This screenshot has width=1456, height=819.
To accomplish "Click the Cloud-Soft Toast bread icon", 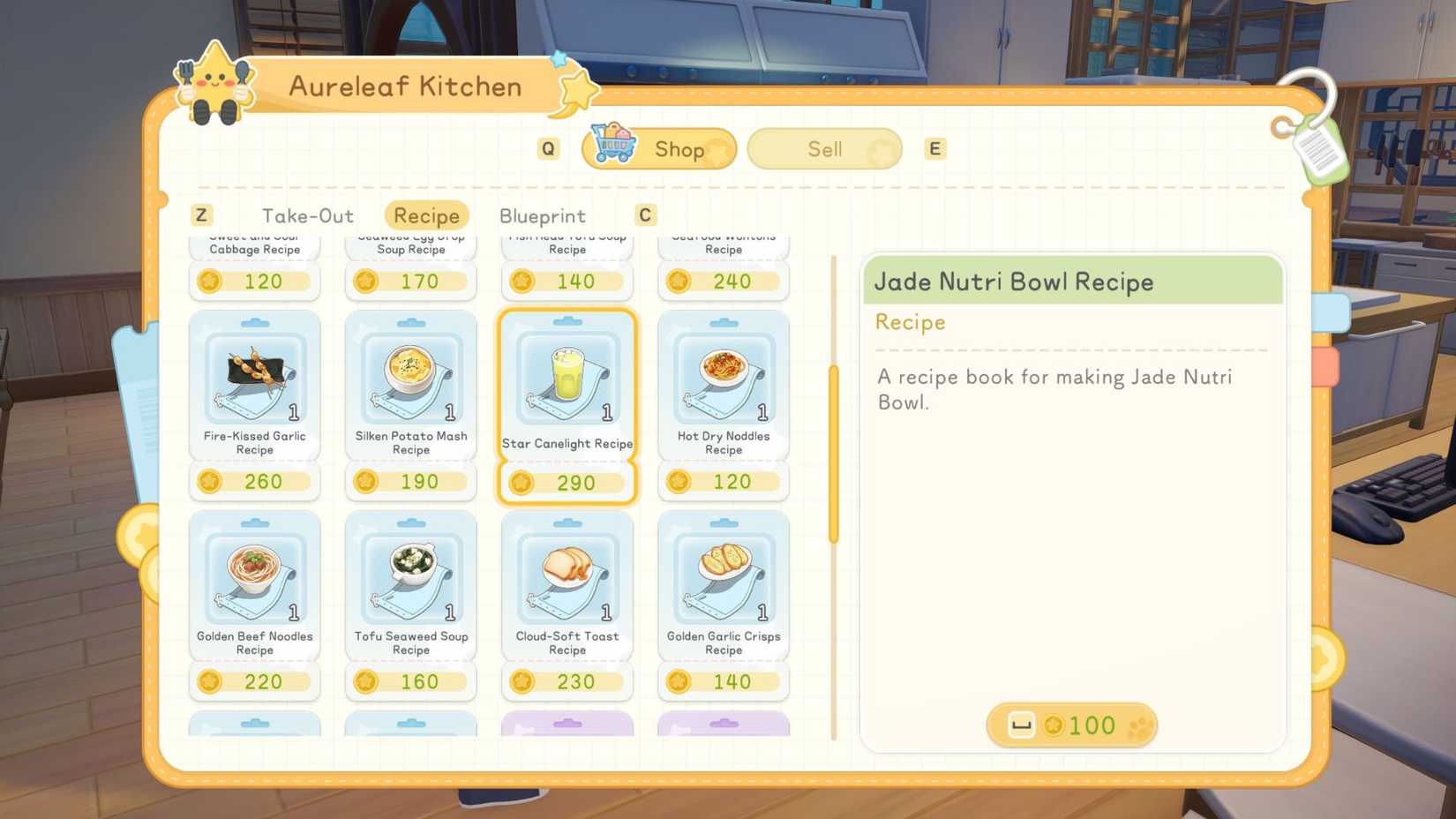I will point(567,574).
